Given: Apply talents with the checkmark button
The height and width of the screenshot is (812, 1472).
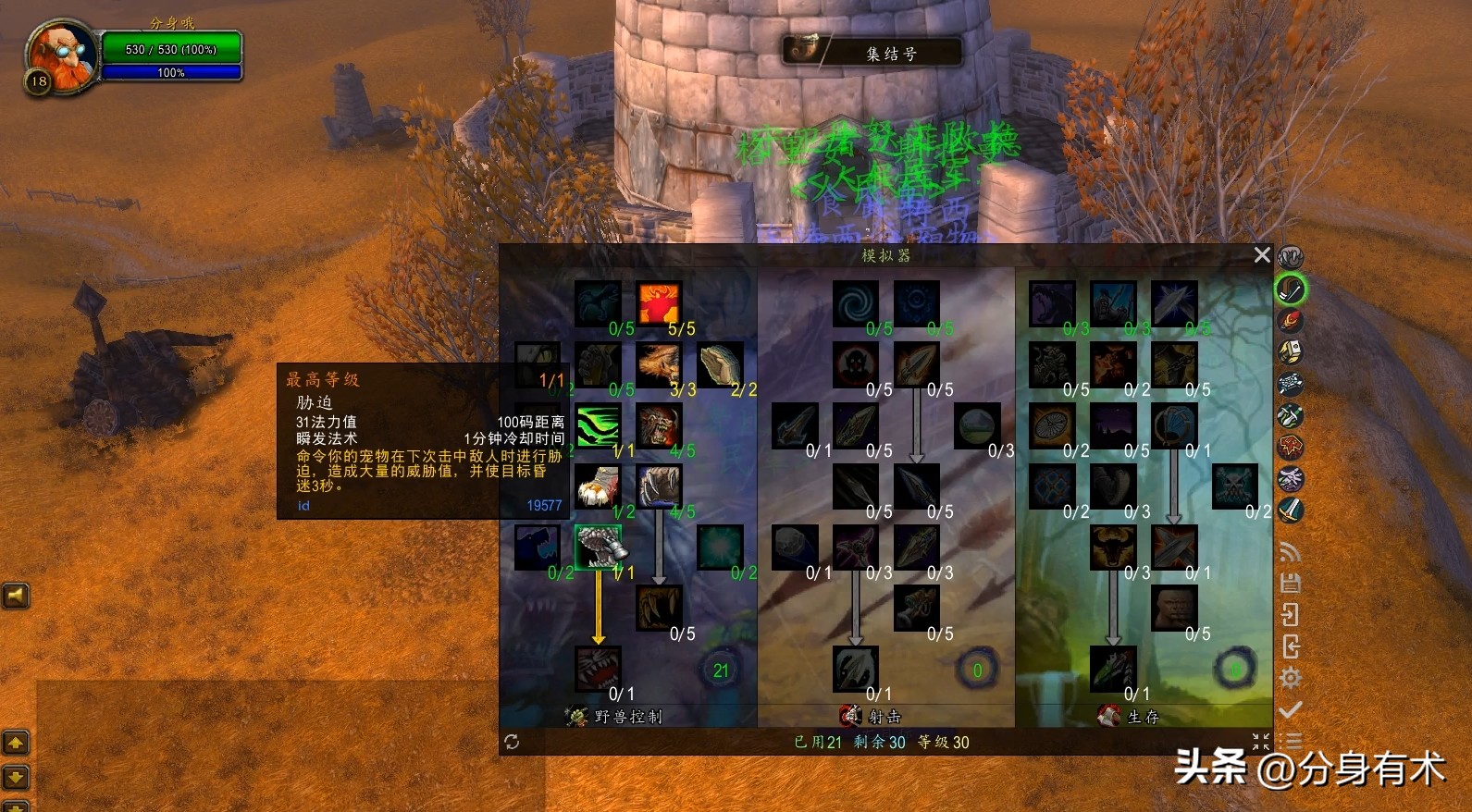Looking at the screenshot, I should (1291, 709).
